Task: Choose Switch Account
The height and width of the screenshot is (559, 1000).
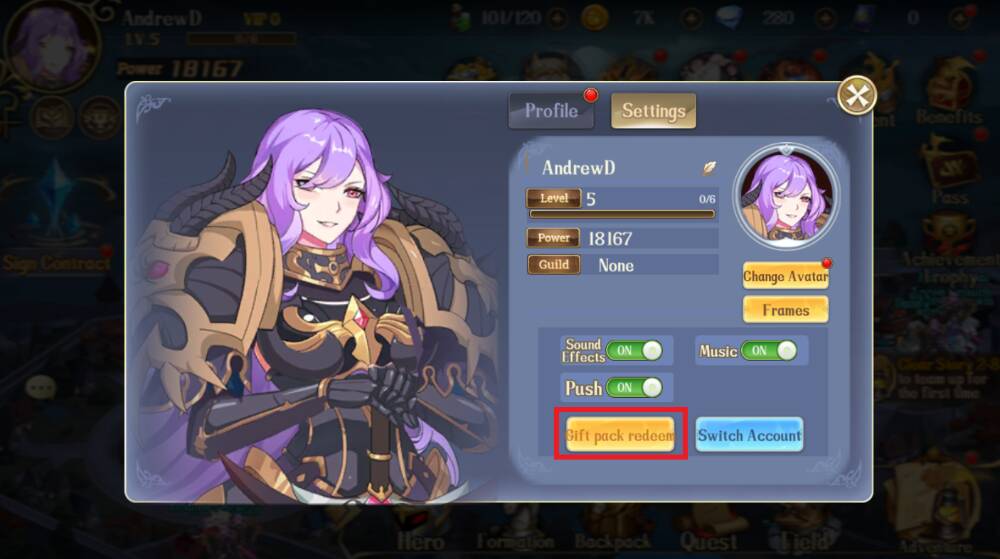Action: [749, 435]
